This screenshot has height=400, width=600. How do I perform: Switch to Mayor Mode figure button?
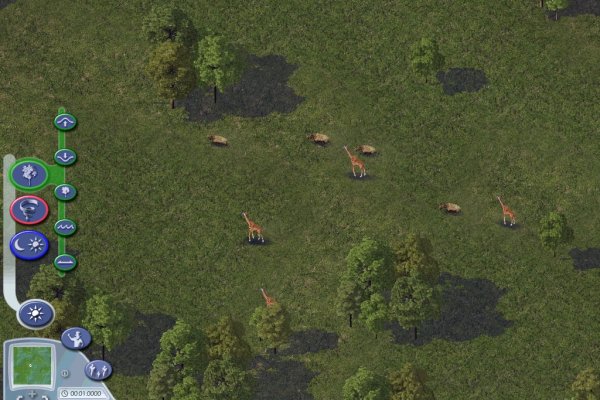coord(76,339)
